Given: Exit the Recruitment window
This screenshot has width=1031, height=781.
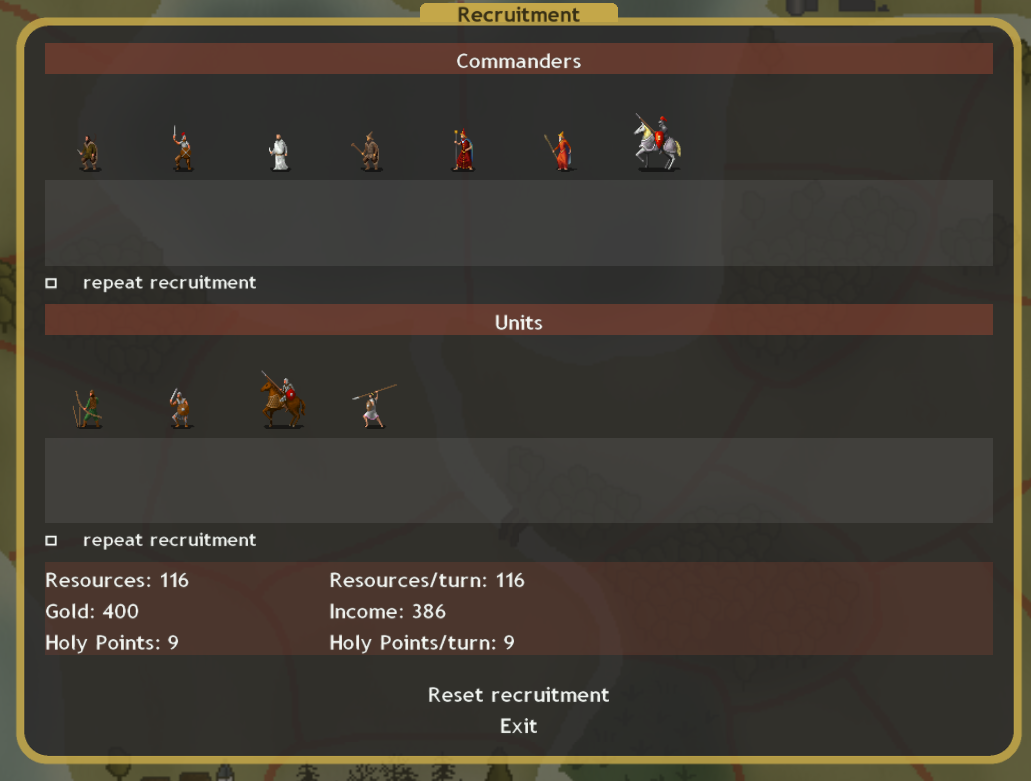Looking at the screenshot, I should [x=518, y=726].
